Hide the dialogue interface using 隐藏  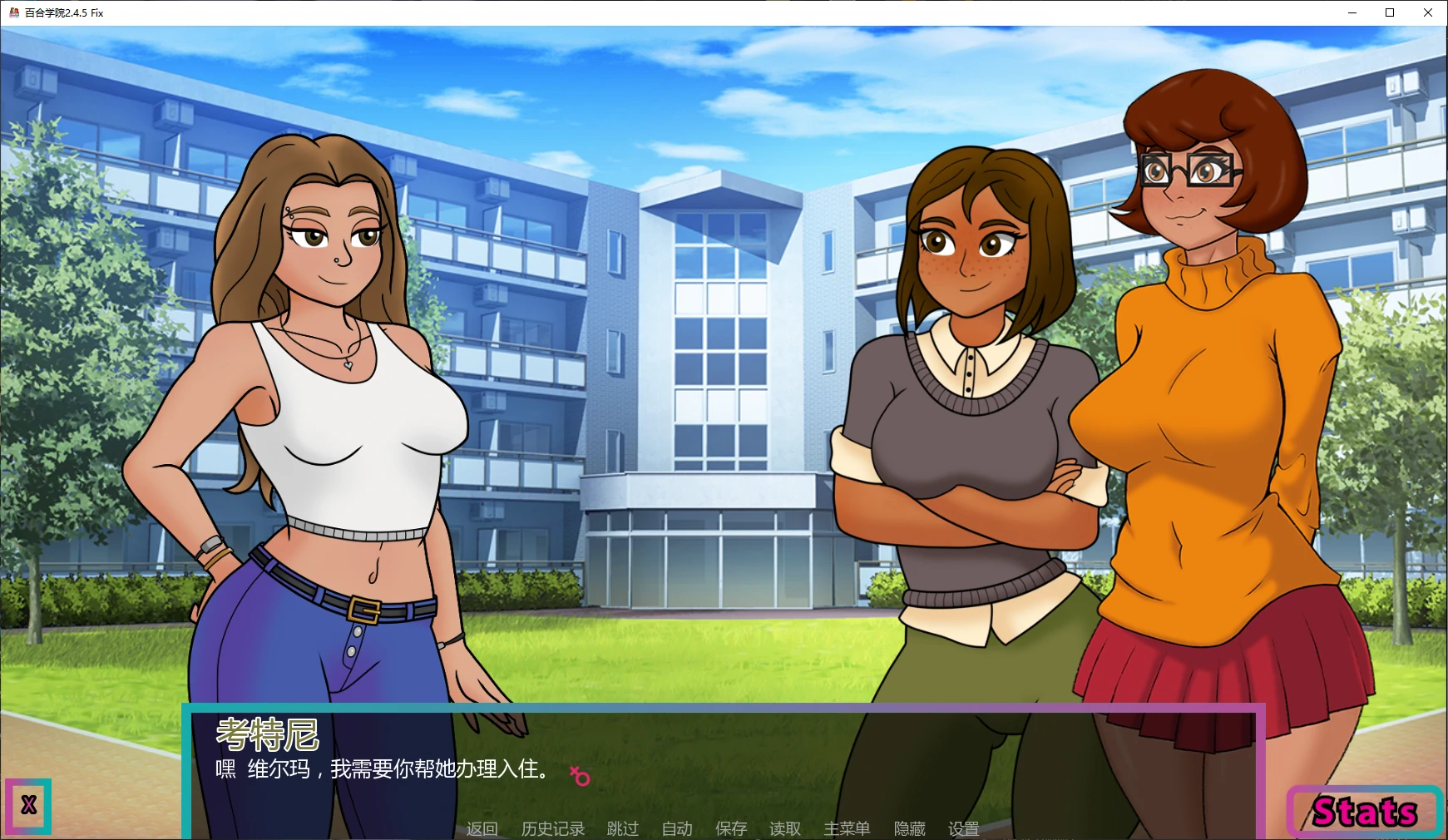pyautogui.click(x=909, y=828)
